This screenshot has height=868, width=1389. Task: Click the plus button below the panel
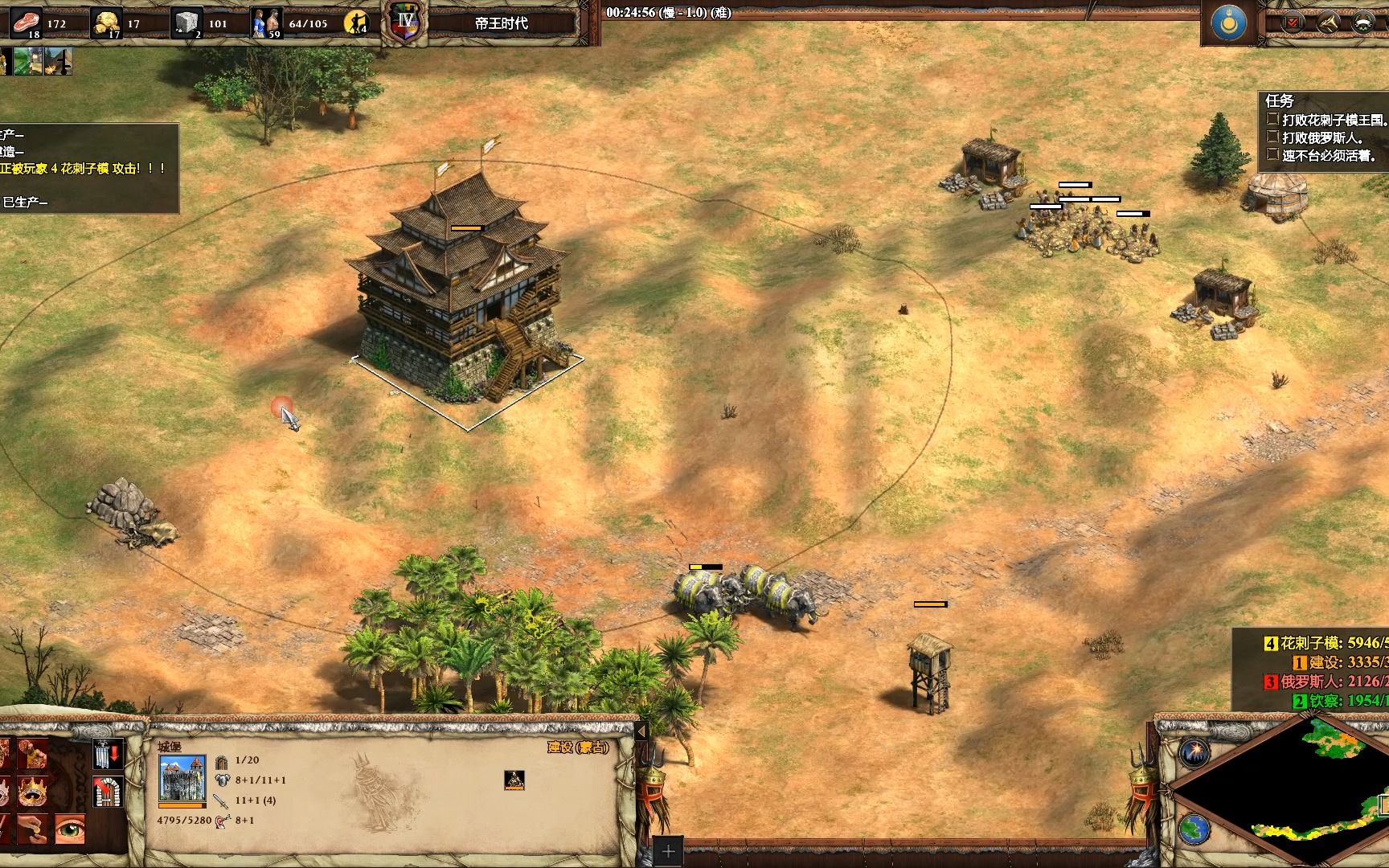[668, 852]
